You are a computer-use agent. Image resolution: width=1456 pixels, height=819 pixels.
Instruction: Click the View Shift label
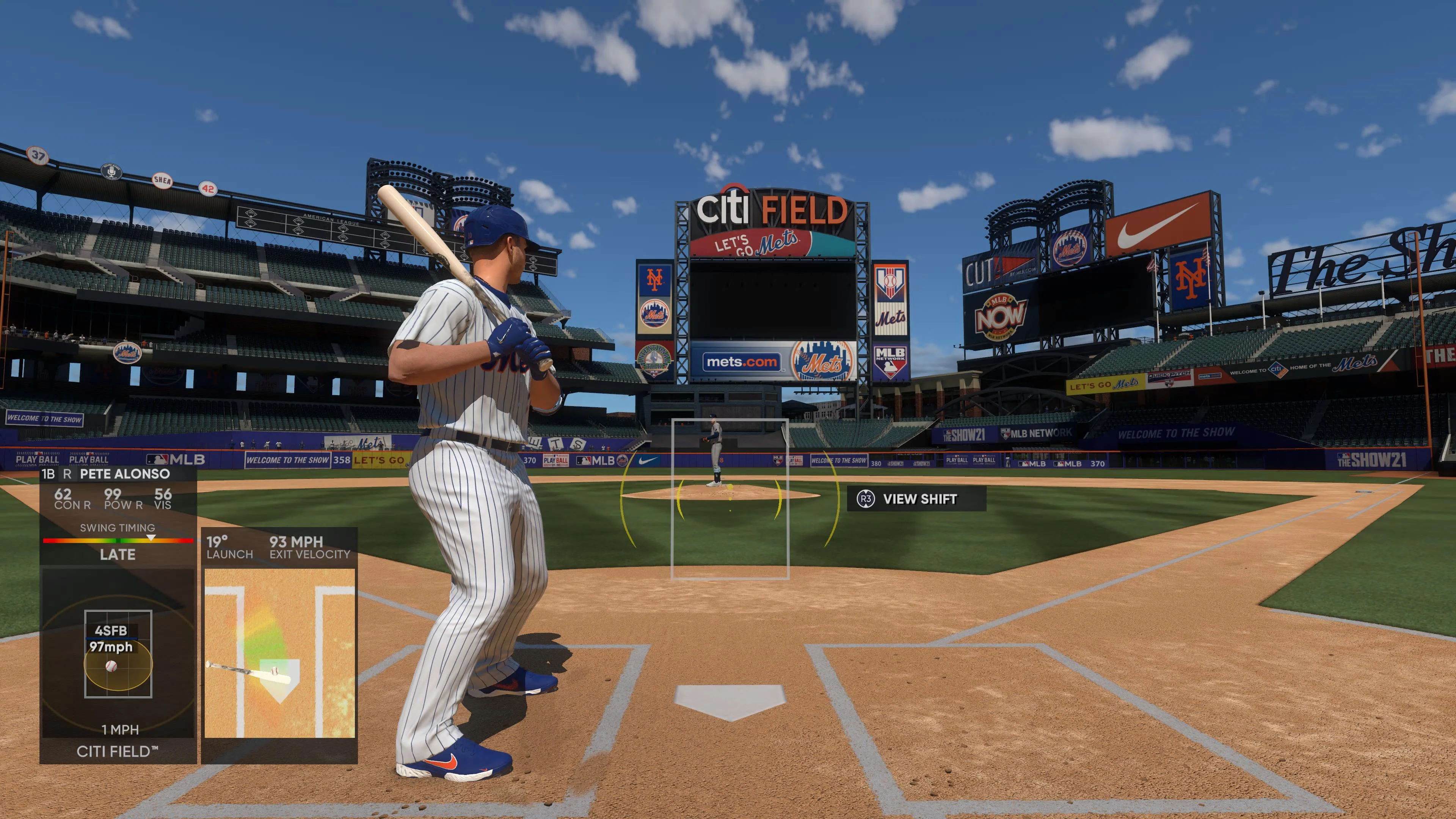(919, 499)
